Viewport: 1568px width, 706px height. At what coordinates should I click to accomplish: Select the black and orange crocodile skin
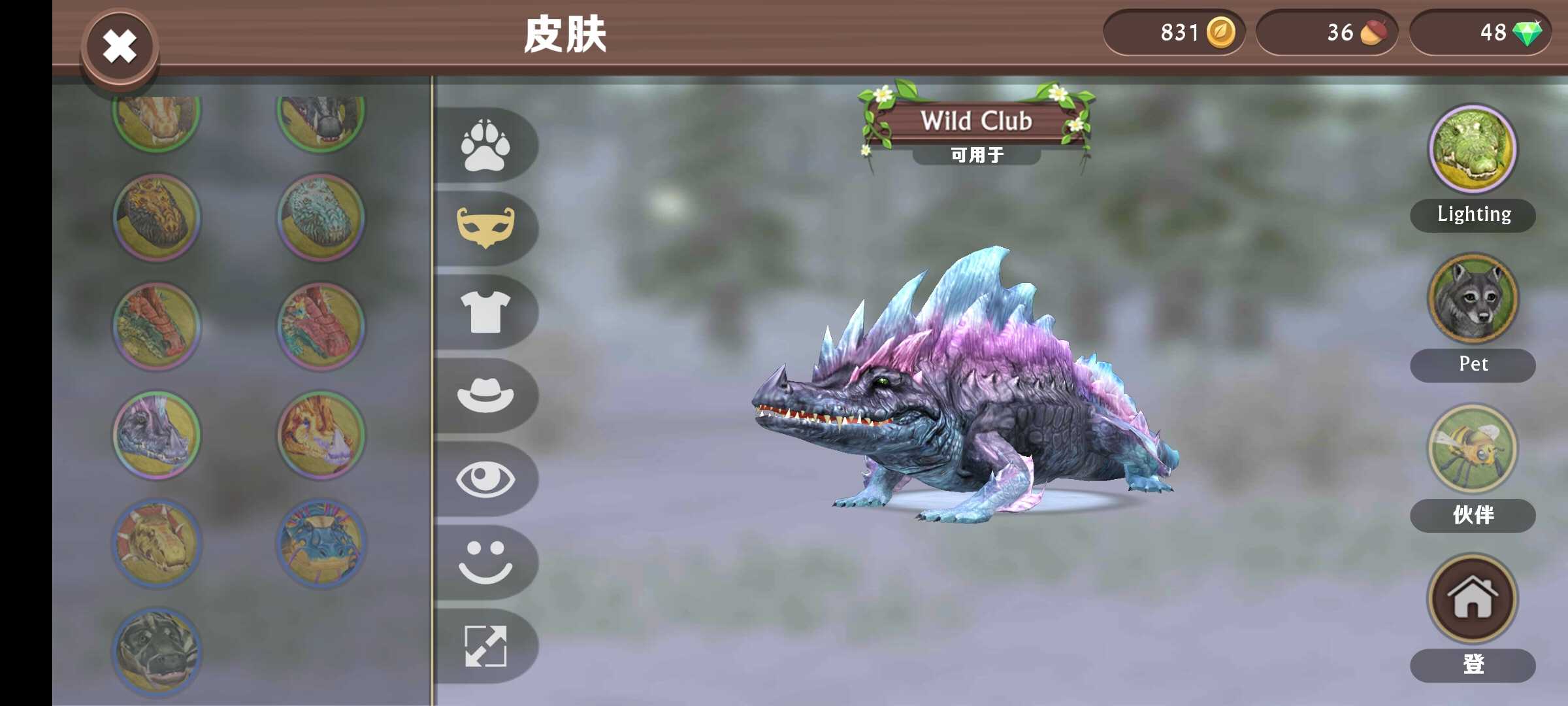(x=157, y=217)
